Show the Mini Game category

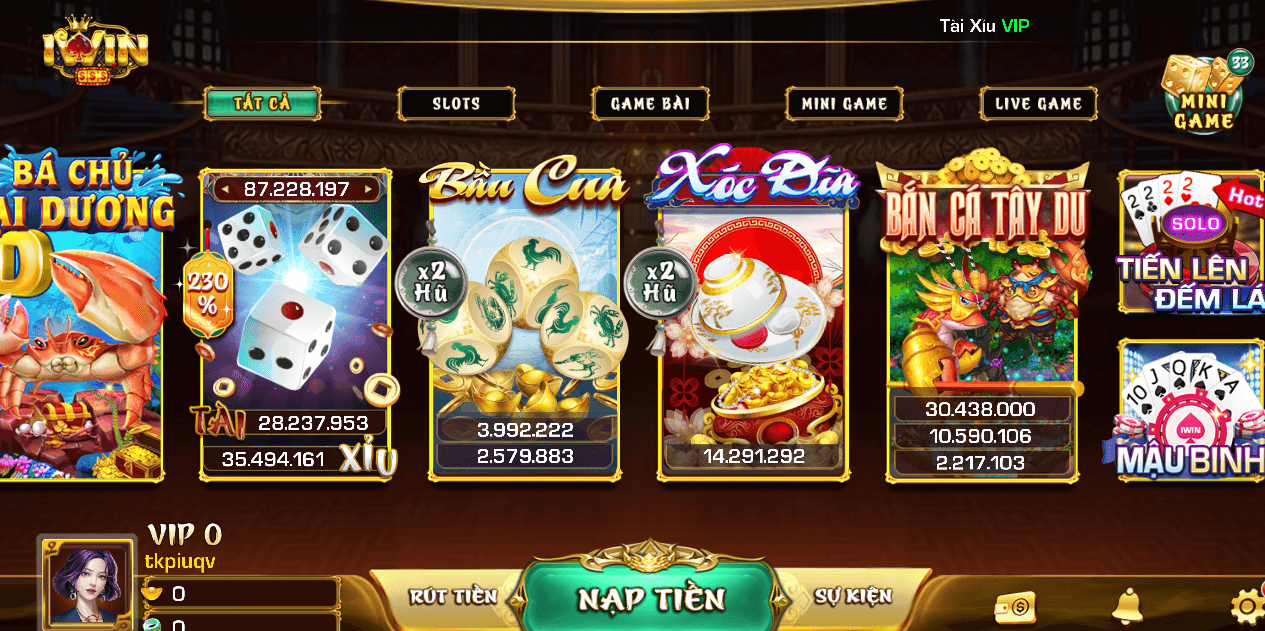point(844,103)
